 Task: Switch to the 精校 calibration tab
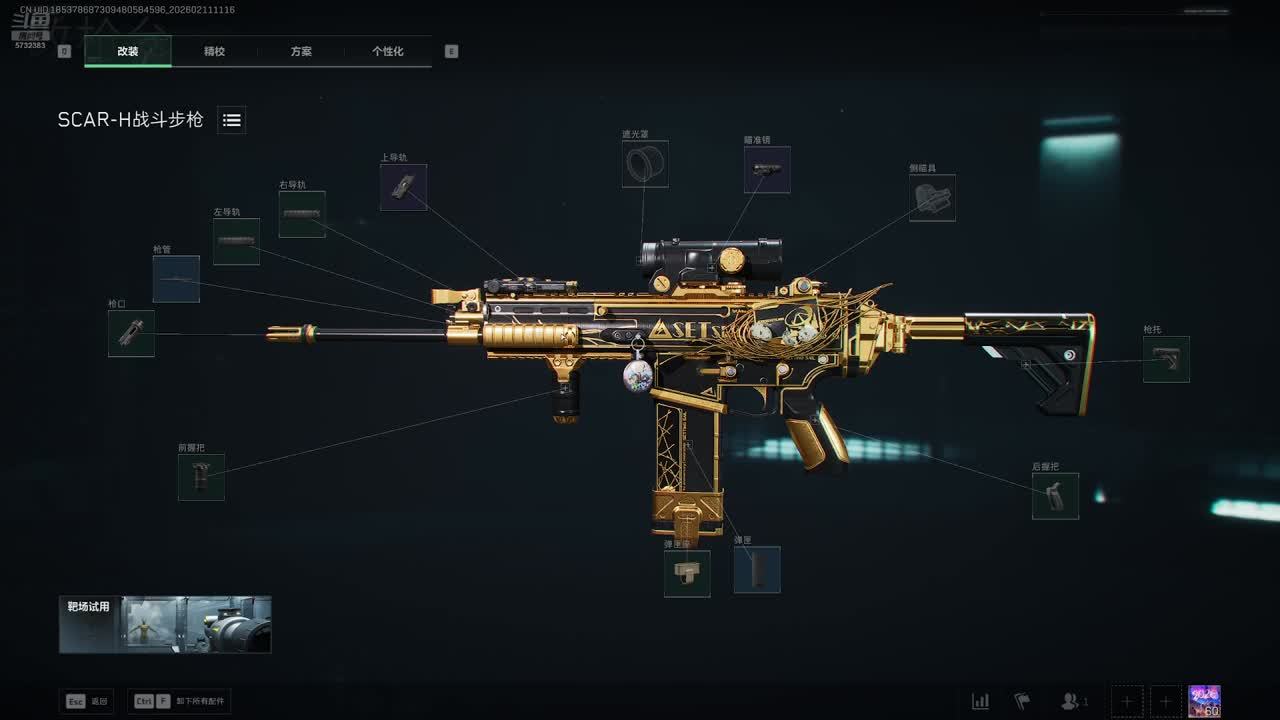(214, 51)
